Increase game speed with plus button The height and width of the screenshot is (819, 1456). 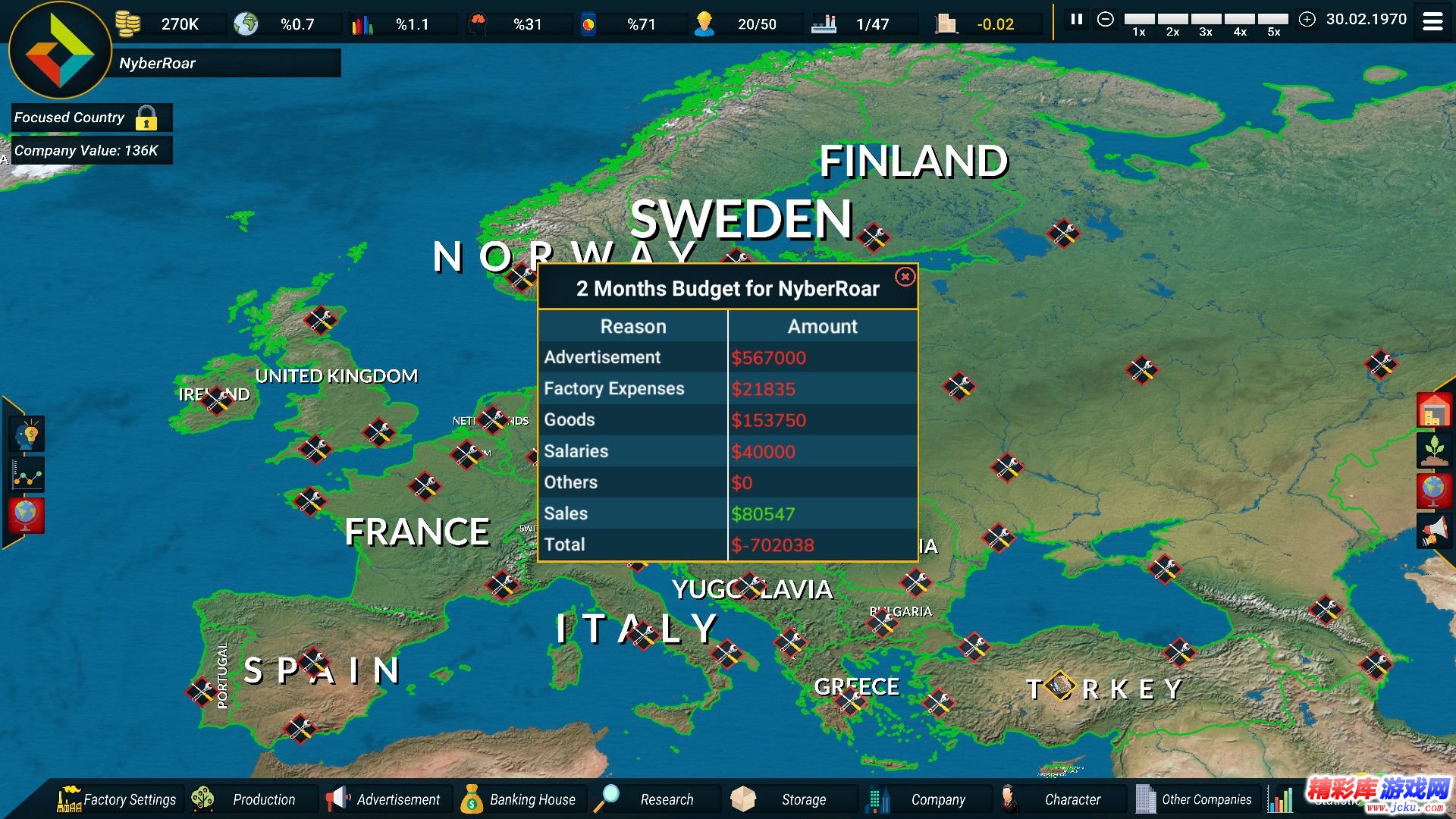1307,20
